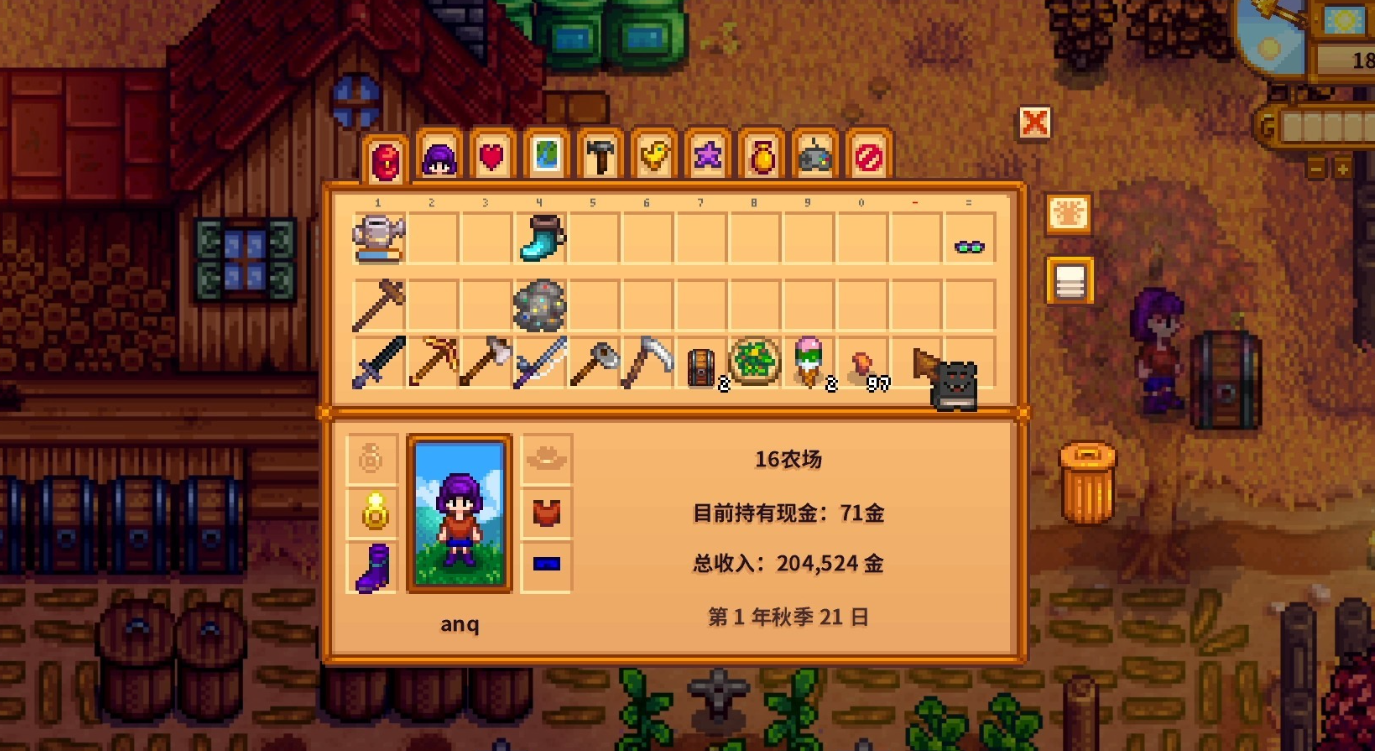
Task: Switch to the Skills tab with the purple-haired face
Action: [x=439, y=159]
